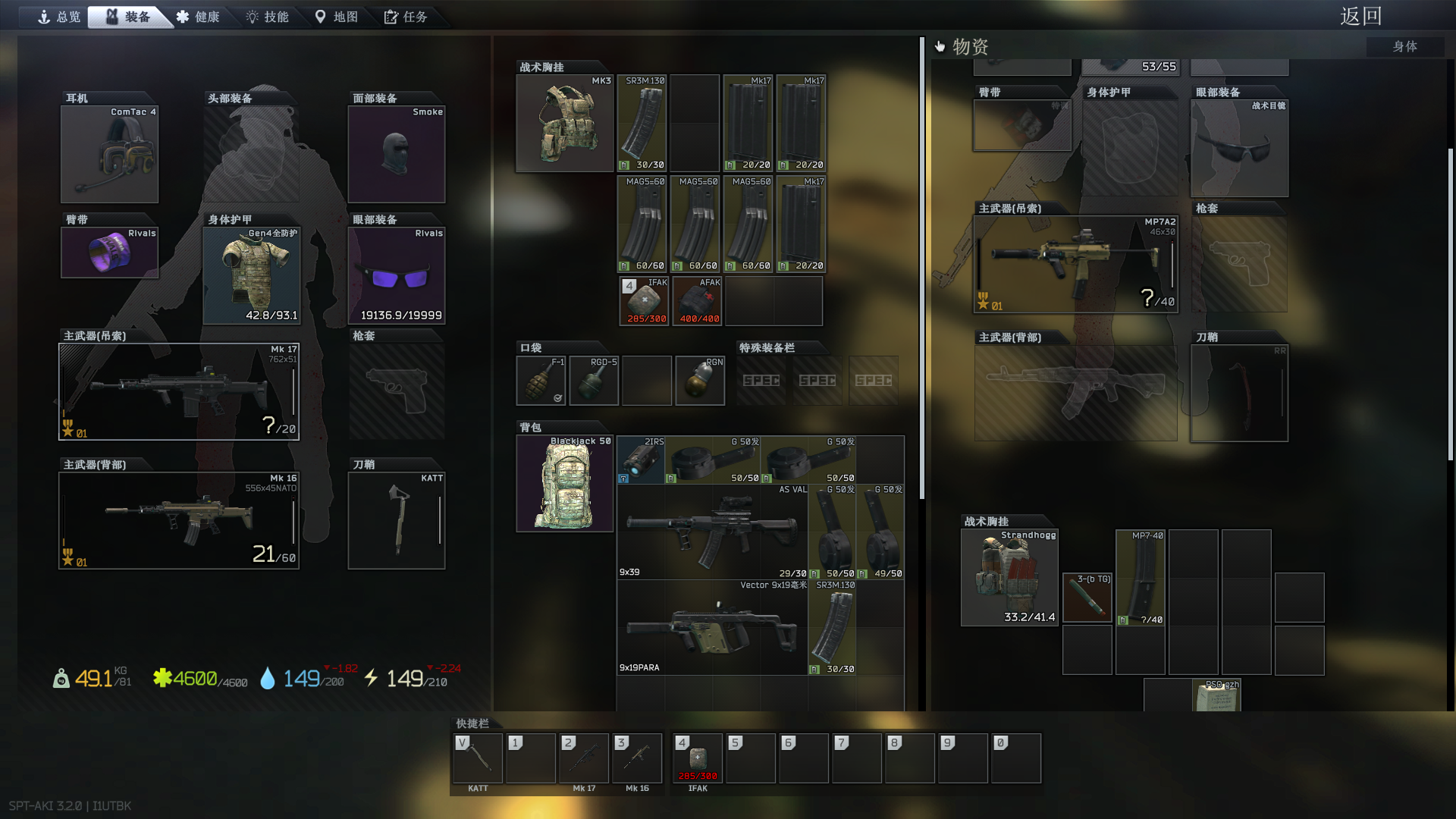Choose the Blackjack 50 backpack
Image resolution: width=1456 pixels, height=819 pixels.
point(564,484)
